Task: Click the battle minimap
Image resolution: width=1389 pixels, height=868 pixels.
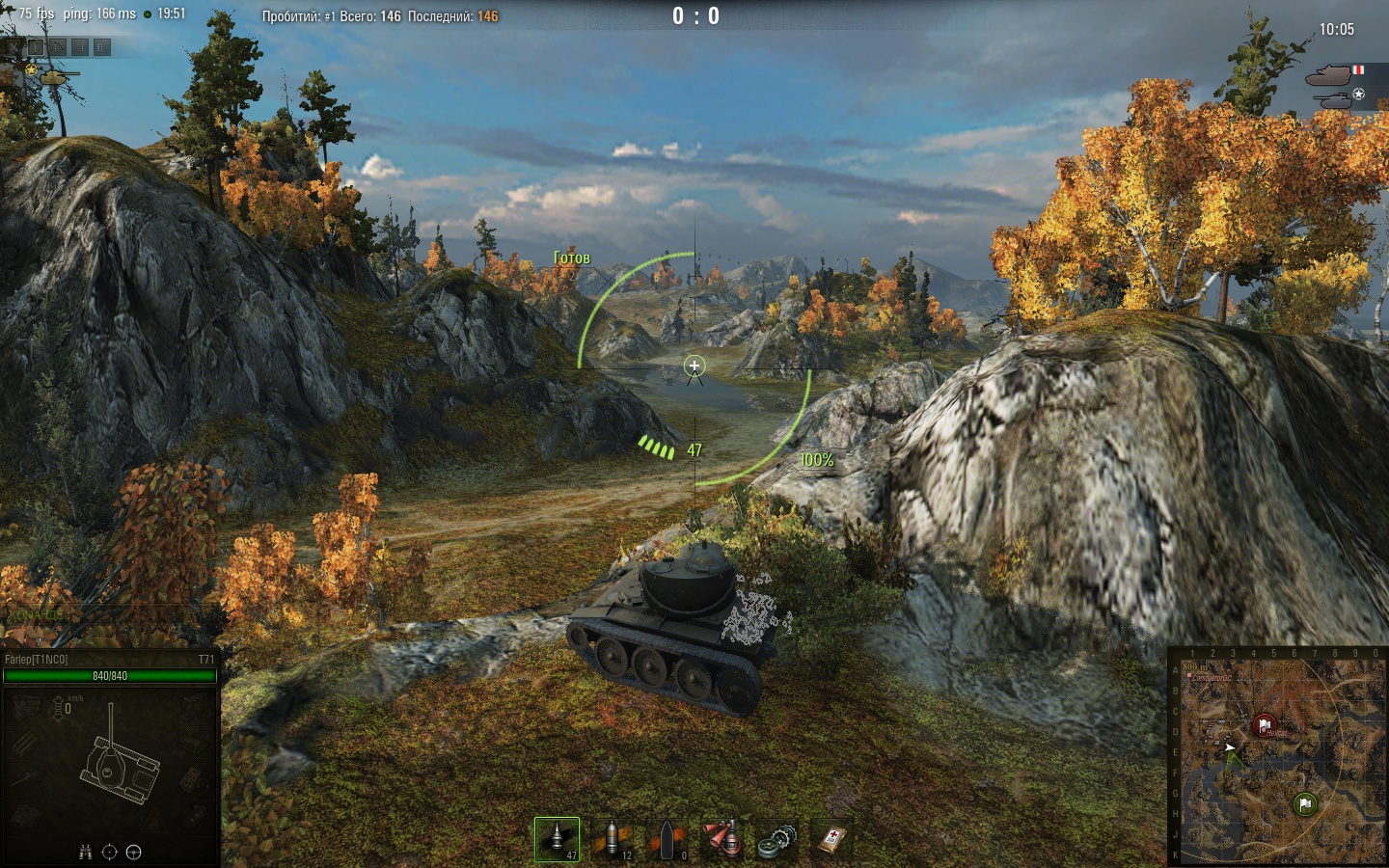Action: [x=1277, y=759]
